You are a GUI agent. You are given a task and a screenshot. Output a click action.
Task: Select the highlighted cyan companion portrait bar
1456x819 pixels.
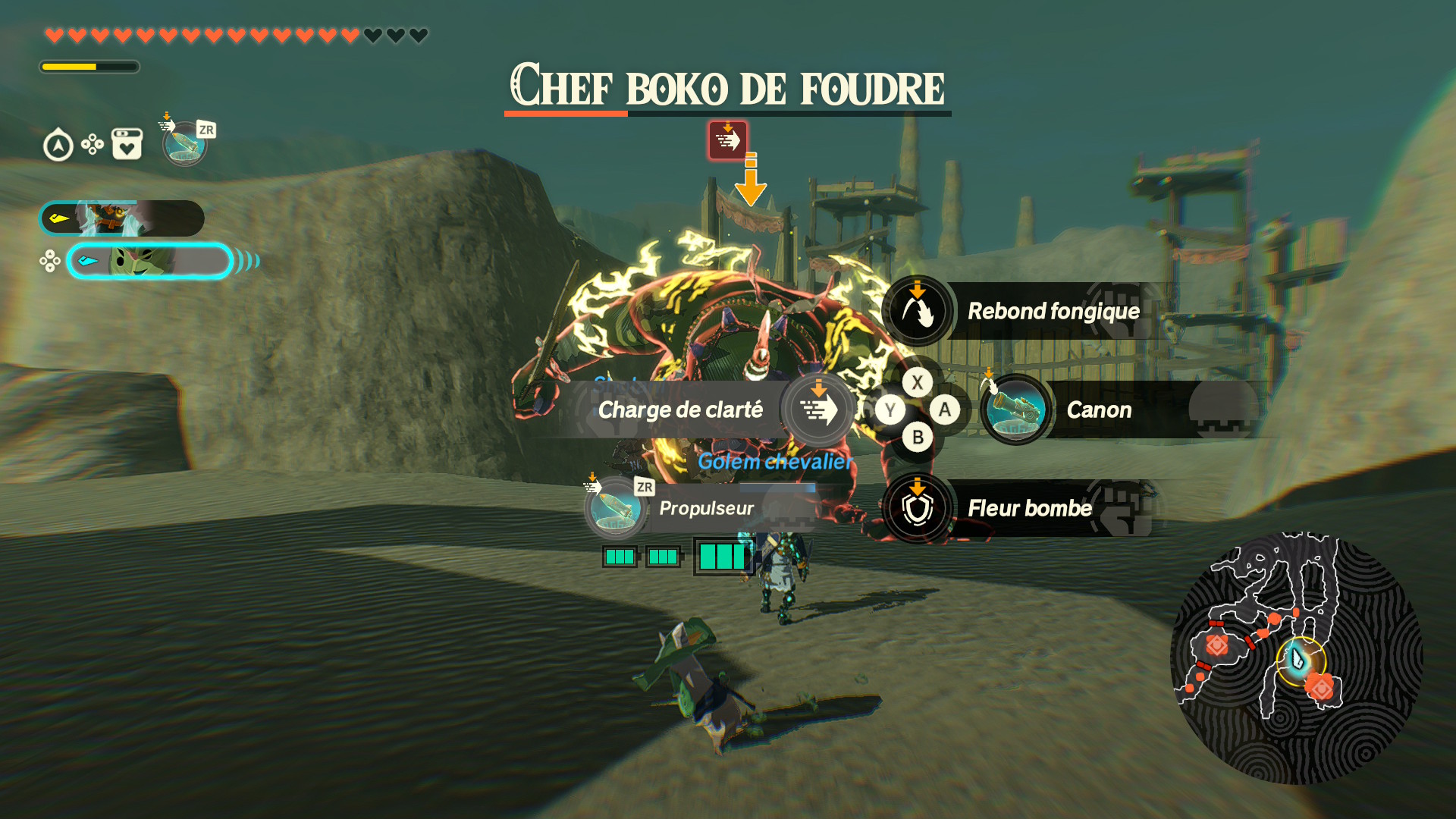click(x=149, y=262)
